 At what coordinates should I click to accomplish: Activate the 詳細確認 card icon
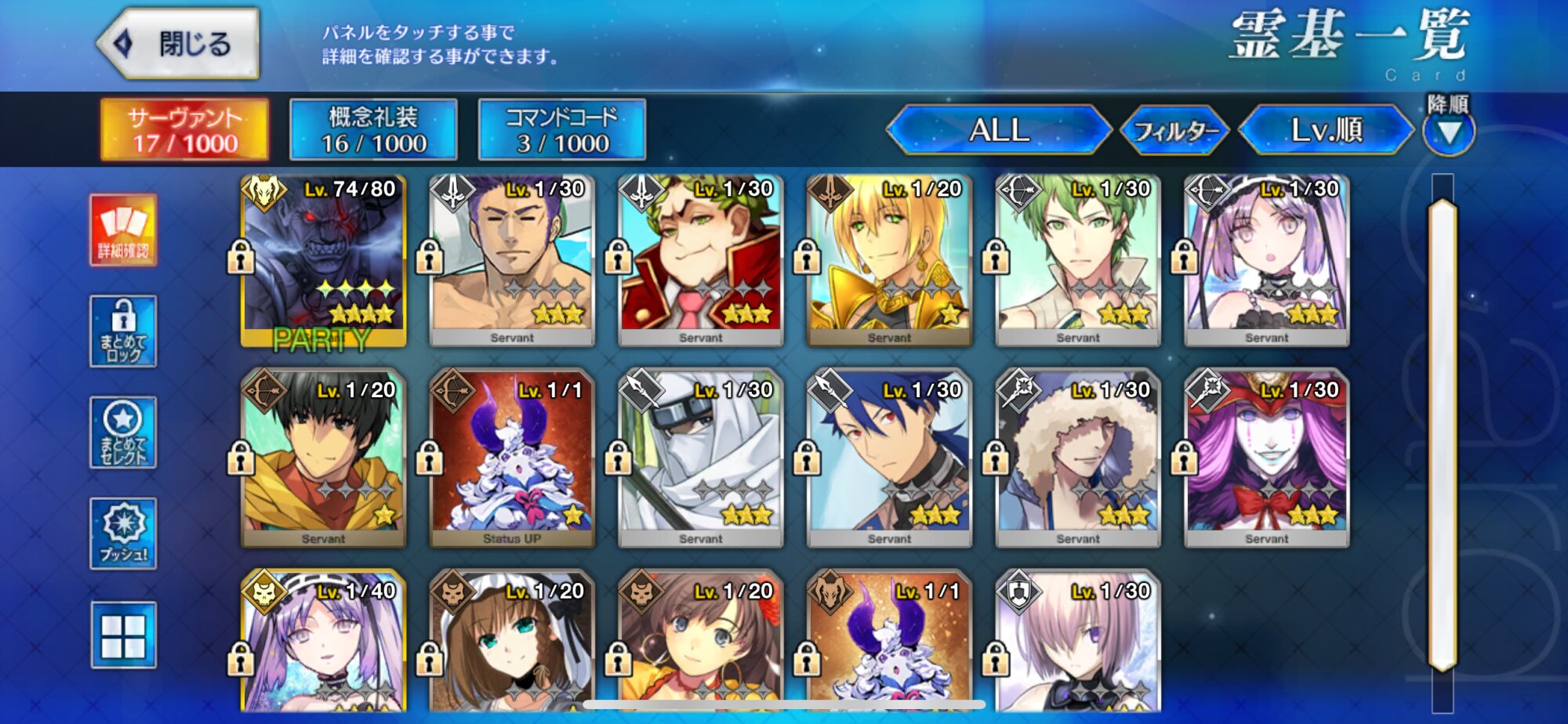click(x=123, y=230)
